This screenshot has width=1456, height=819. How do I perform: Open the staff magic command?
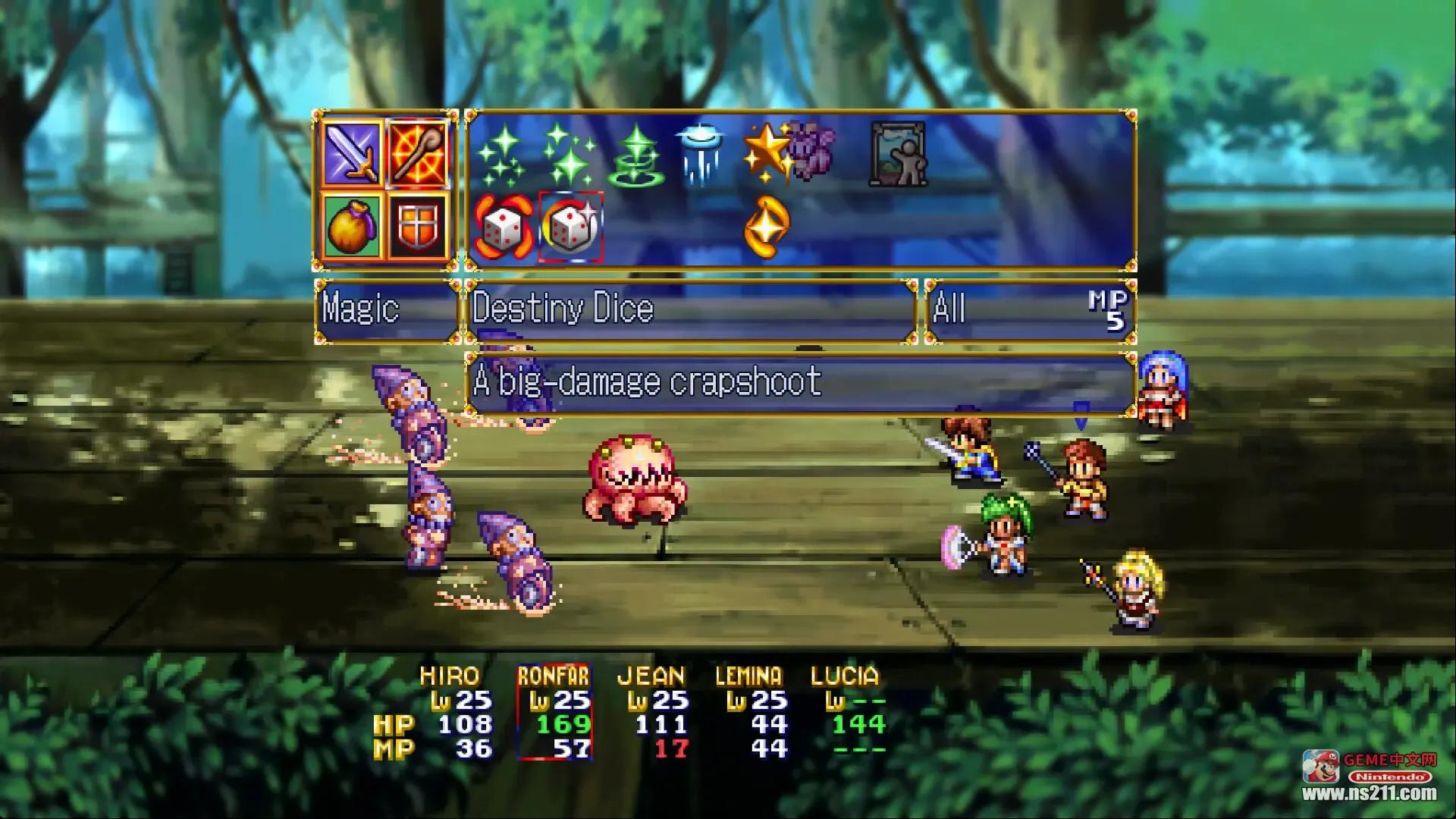tap(418, 154)
